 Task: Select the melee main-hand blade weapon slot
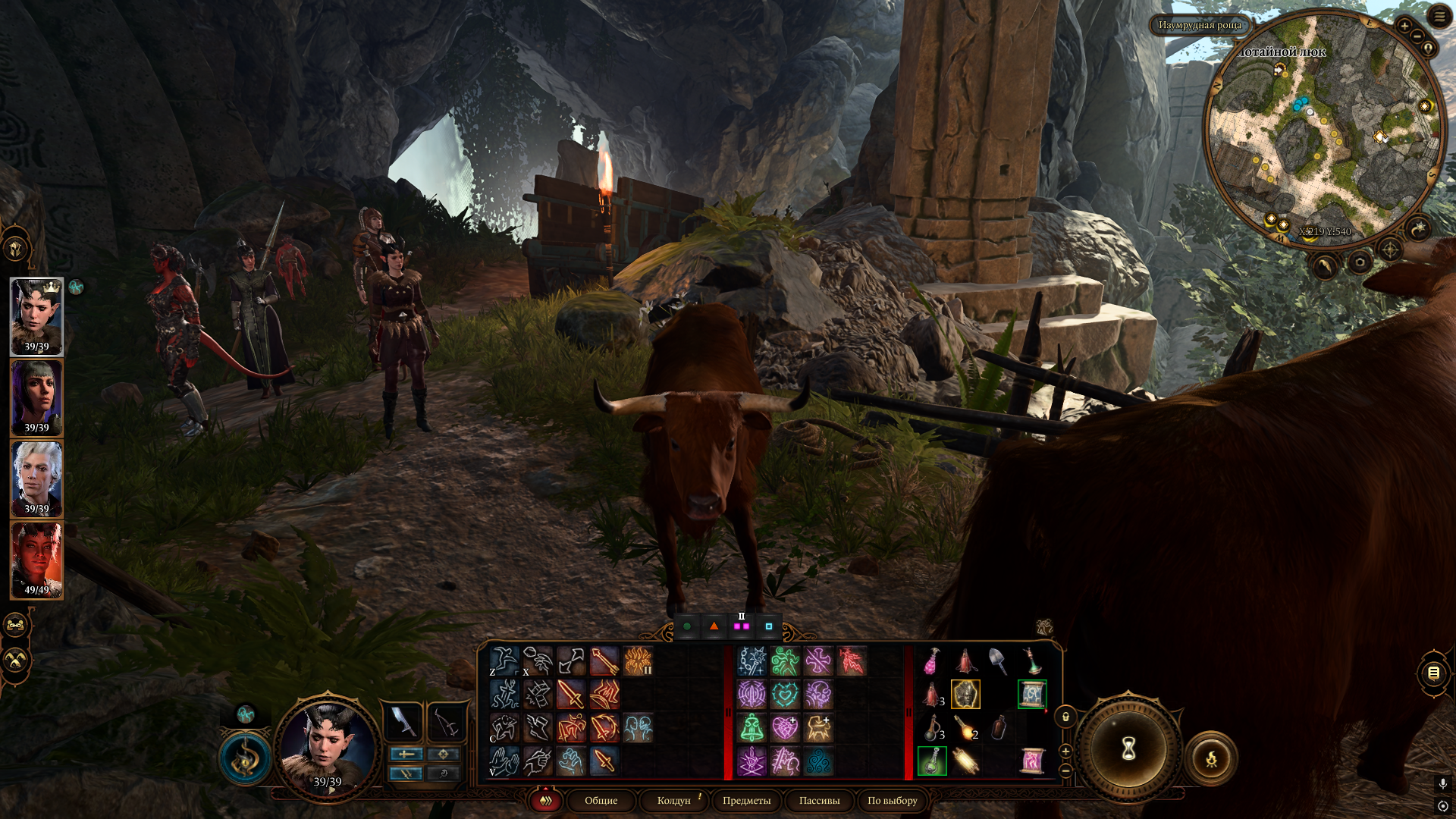(403, 720)
